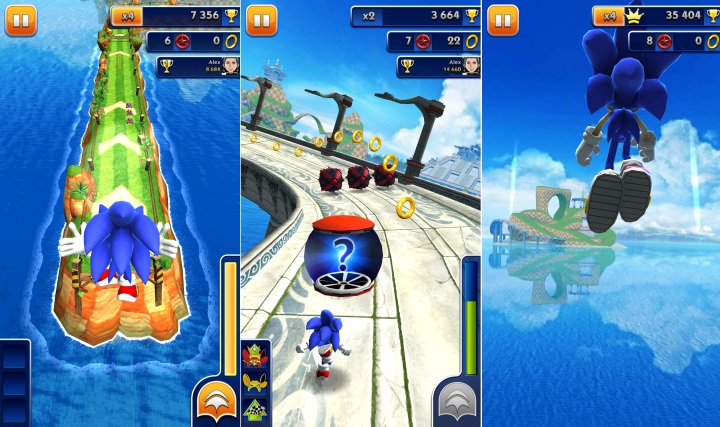Image resolution: width=720 pixels, height=427 pixels.
Task: Pause the run with score 35 404
Action: tap(502, 19)
